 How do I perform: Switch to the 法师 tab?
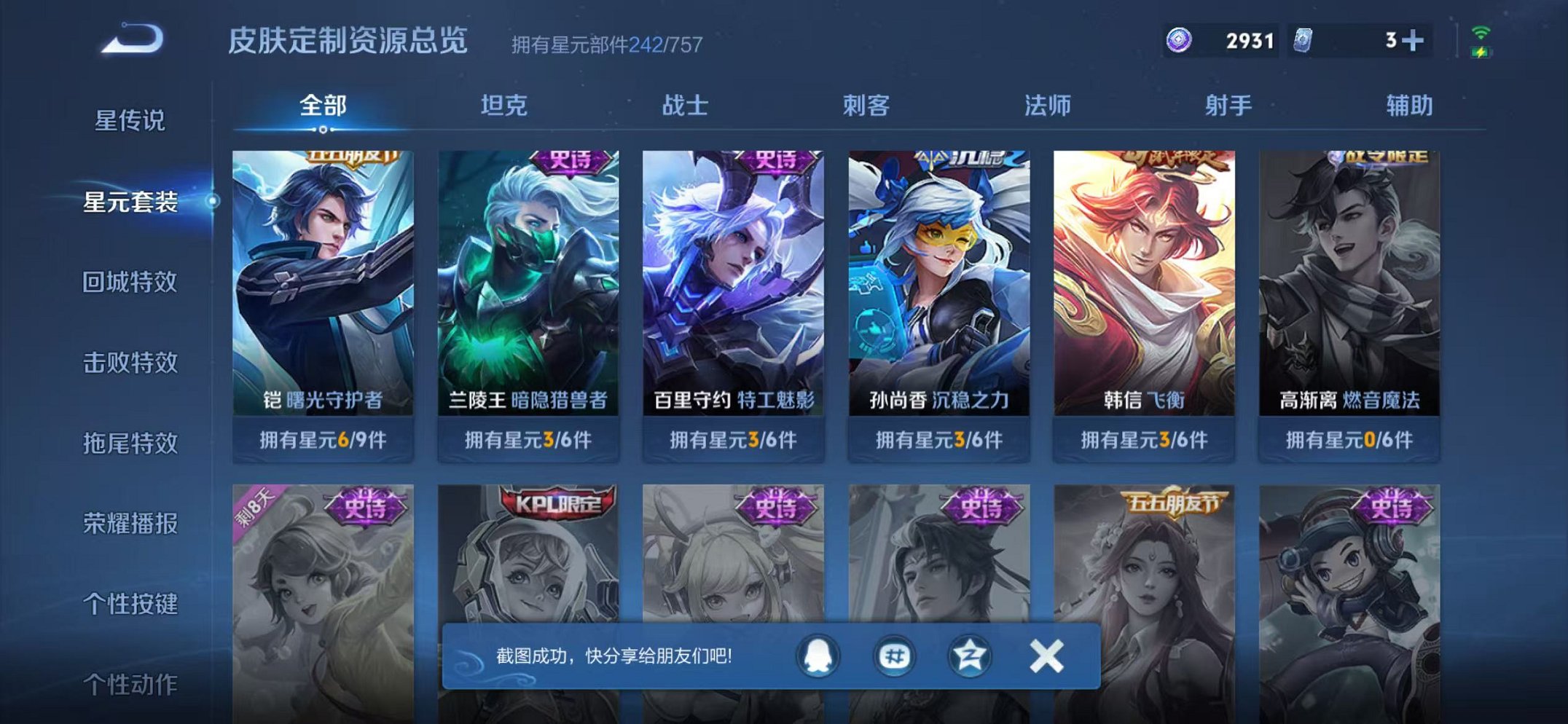tap(1048, 106)
